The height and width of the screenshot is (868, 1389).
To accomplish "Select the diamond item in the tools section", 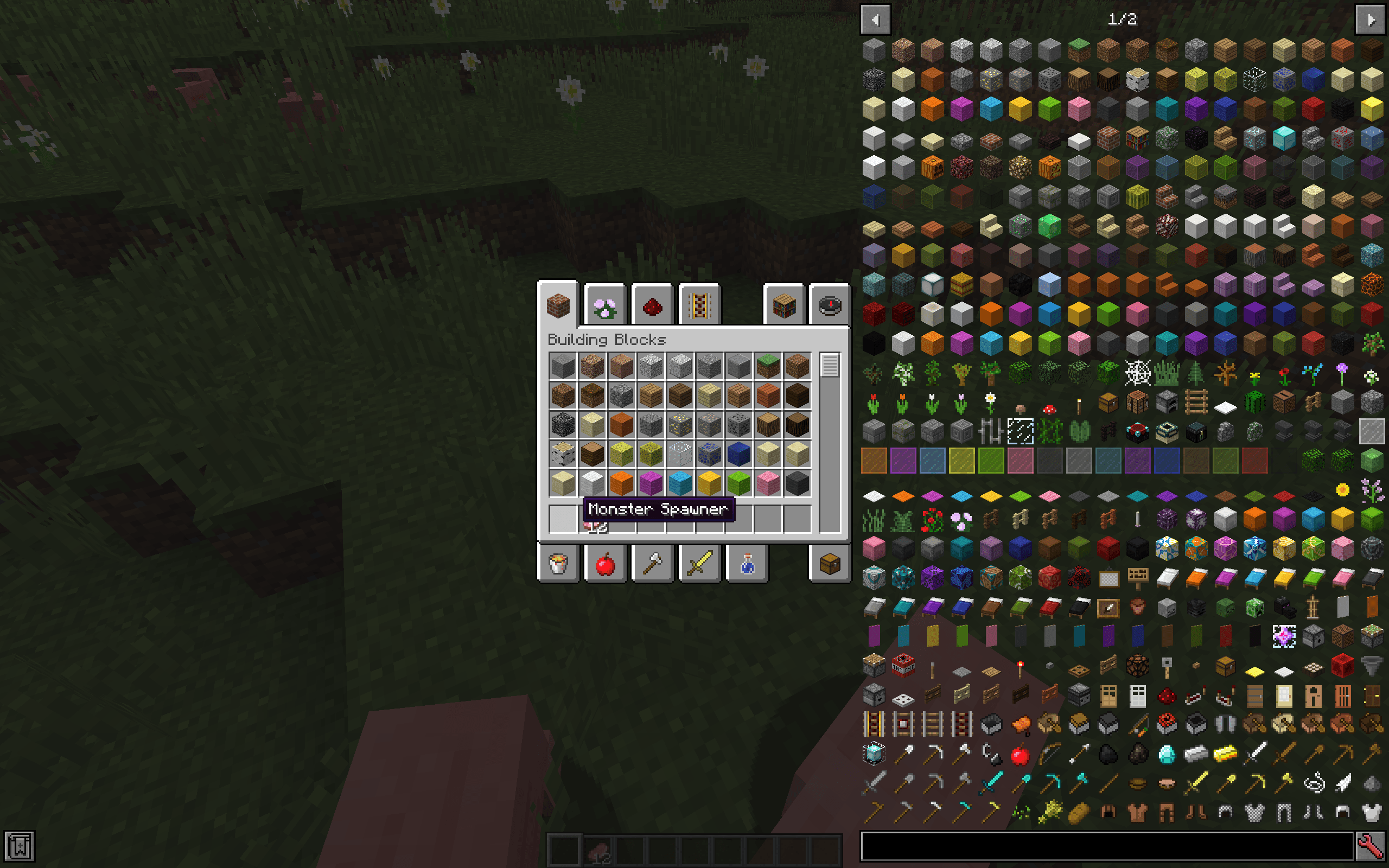I will [x=1168, y=755].
